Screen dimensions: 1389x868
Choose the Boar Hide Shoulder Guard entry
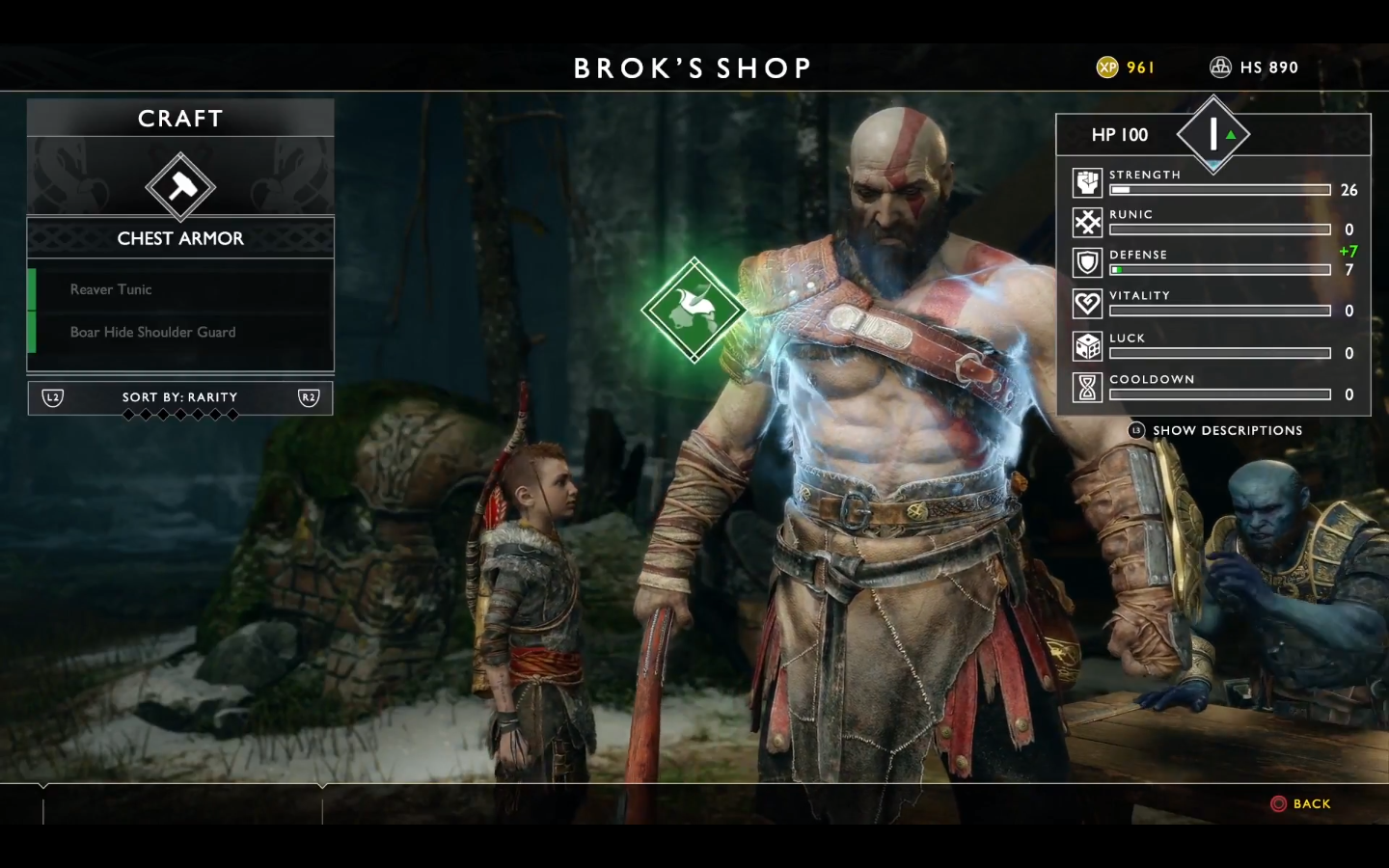pos(180,332)
